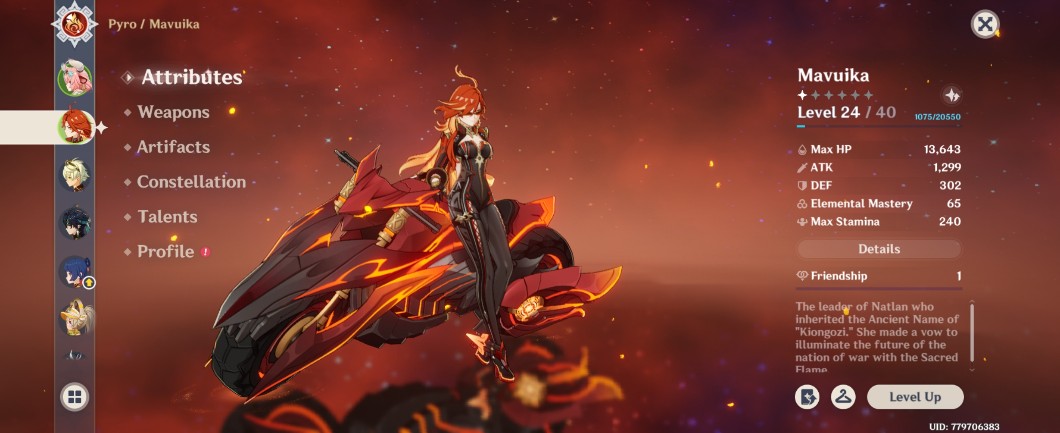Click the card icon beside the hanger
Image resolution: width=1060 pixels, height=433 pixels.
point(807,397)
